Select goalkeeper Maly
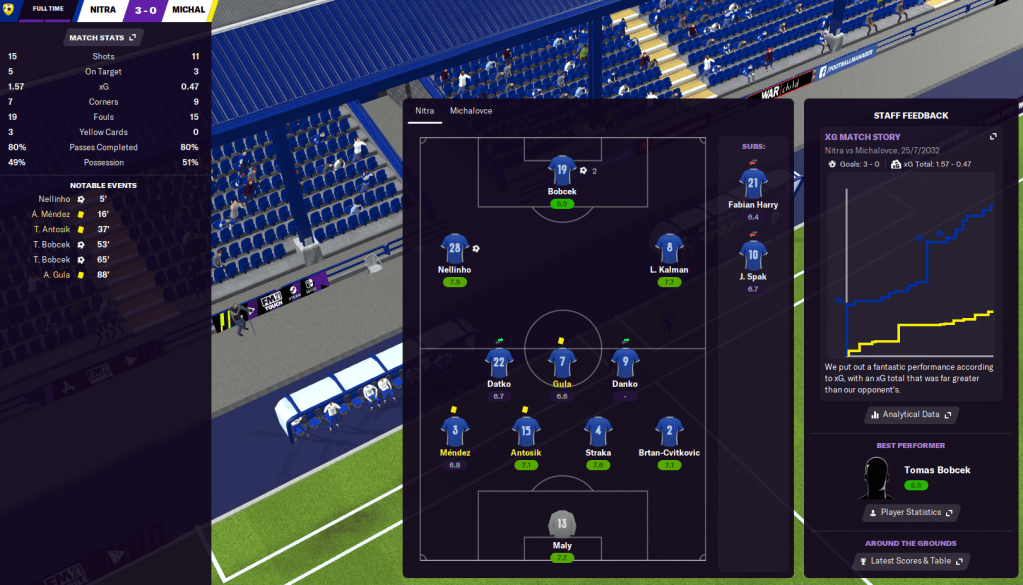Image resolution: width=1023 pixels, height=585 pixels. pyautogui.click(x=562, y=524)
